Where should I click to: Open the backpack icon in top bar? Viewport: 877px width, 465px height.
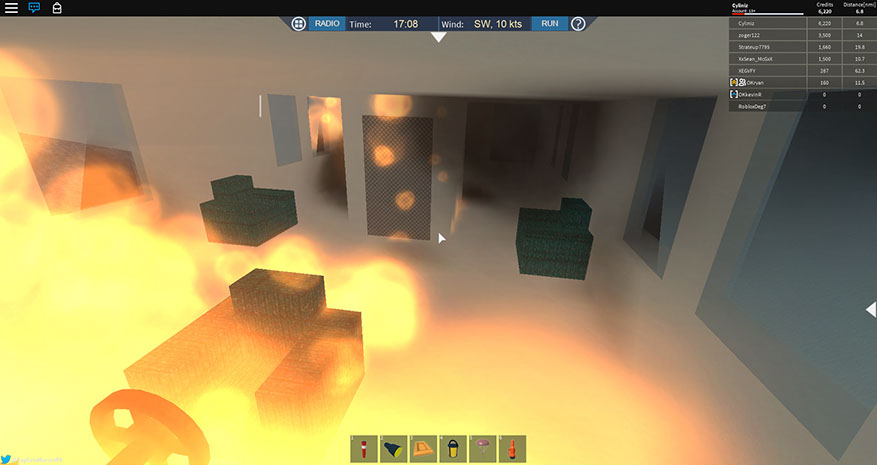tap(57, 8)
